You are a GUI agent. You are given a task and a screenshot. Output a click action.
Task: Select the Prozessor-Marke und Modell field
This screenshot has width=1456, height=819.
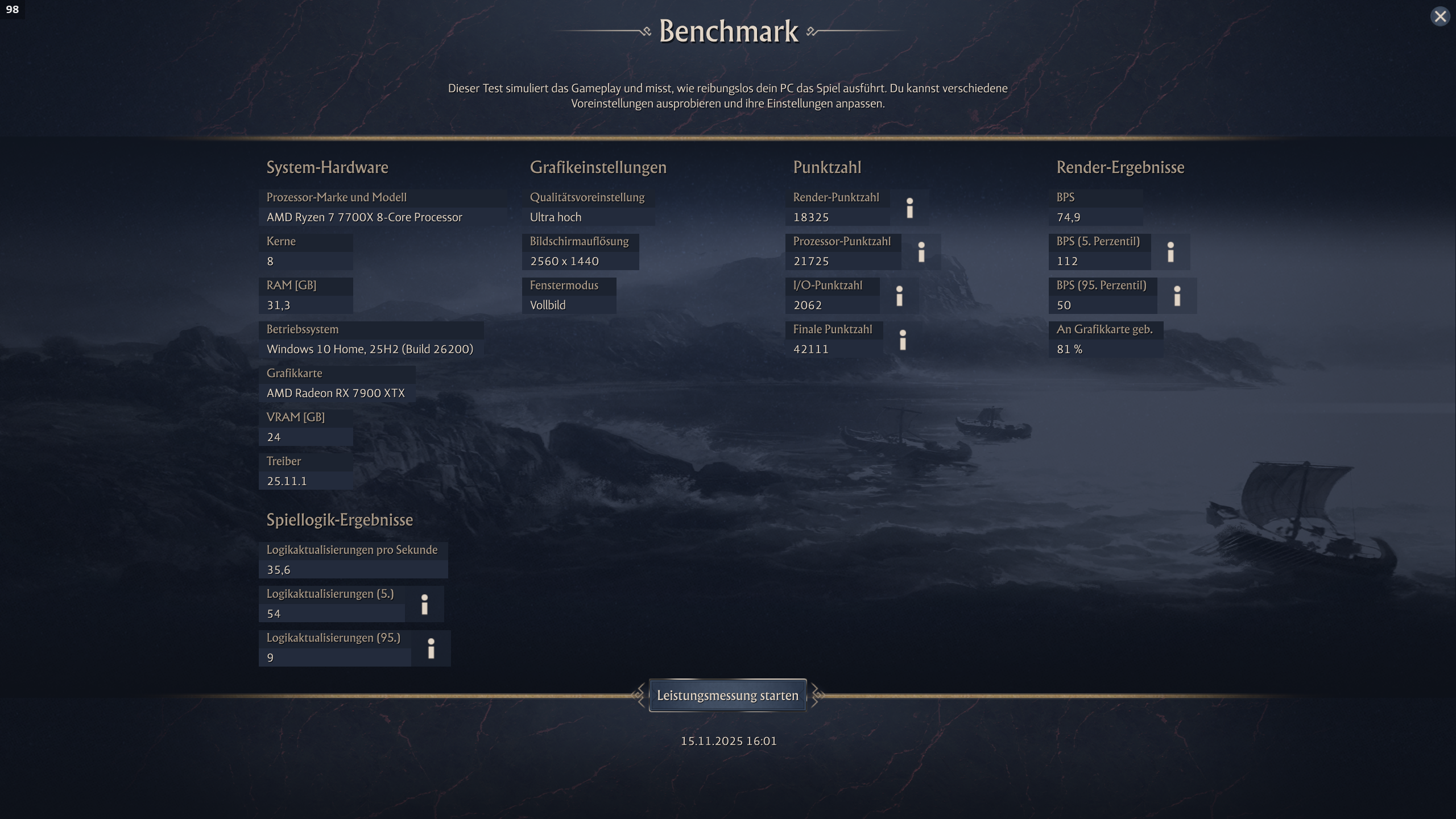tap(364, 217)
